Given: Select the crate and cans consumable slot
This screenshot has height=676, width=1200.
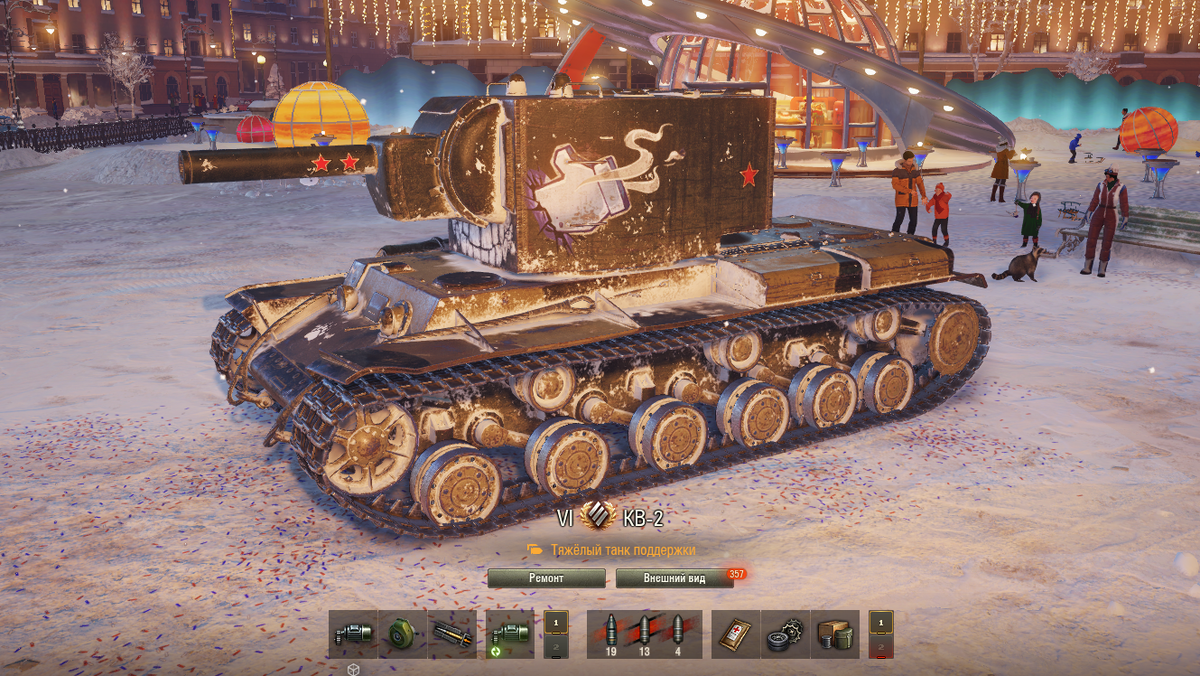Looking at the screenshot, I should pos(835,634).
